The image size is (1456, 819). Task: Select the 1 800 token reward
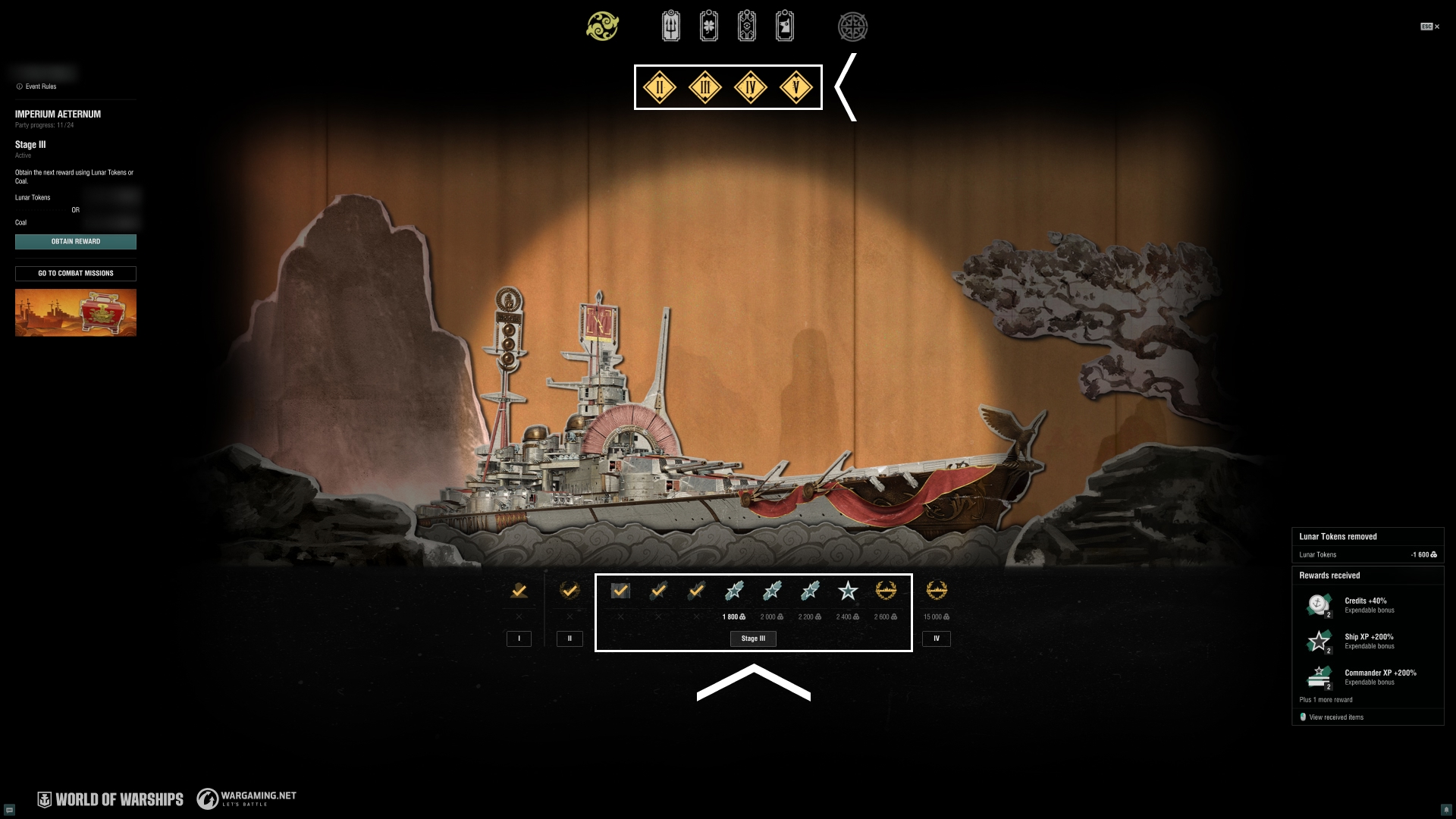pos(734,591)
